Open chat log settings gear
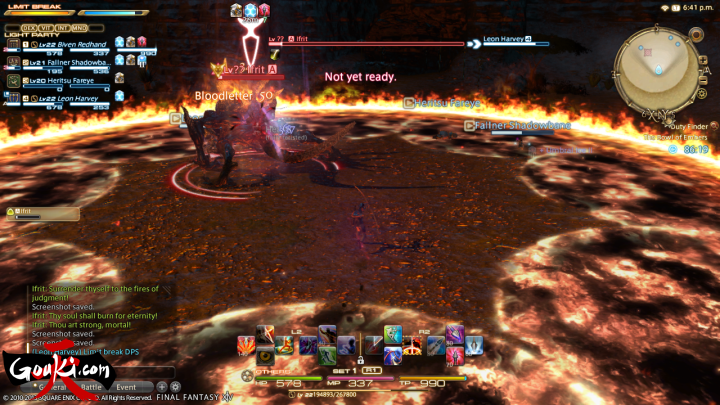This screenshot has width=720, height=405. (x=175, y=386)
